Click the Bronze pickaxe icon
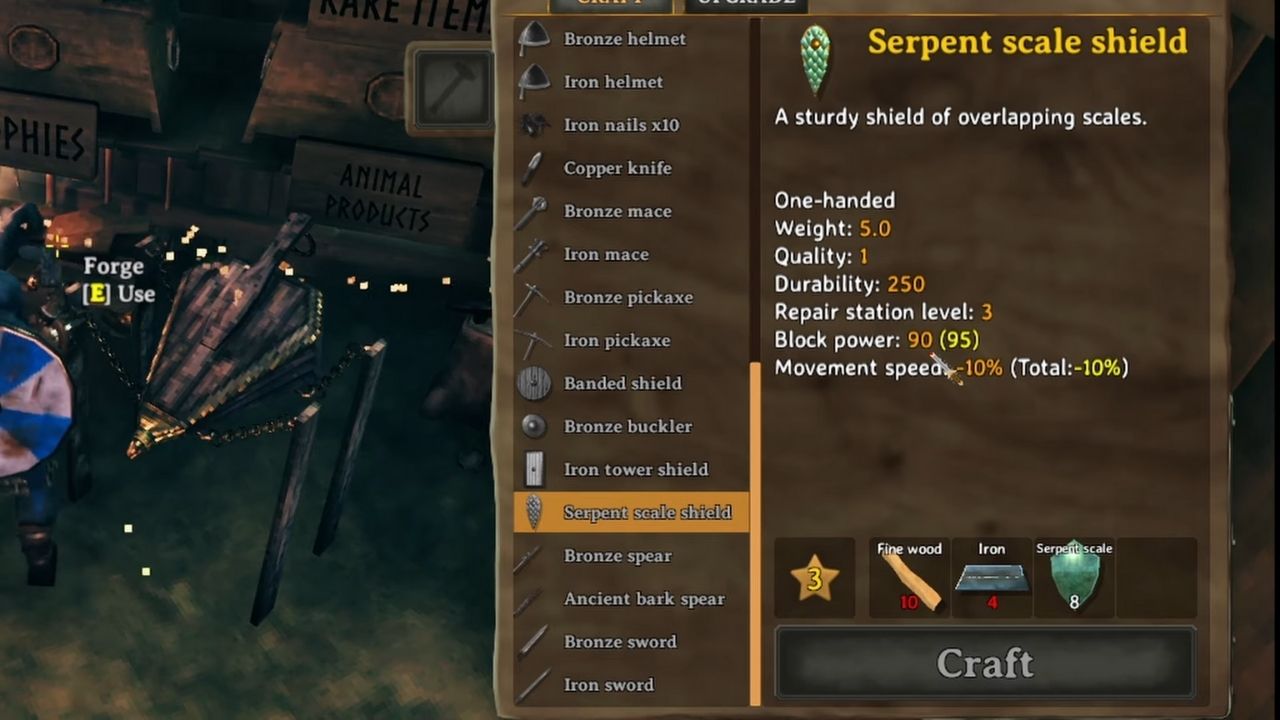Image resolution: width=1280 pixels, height=720 pixels. [x=535, y=296]
